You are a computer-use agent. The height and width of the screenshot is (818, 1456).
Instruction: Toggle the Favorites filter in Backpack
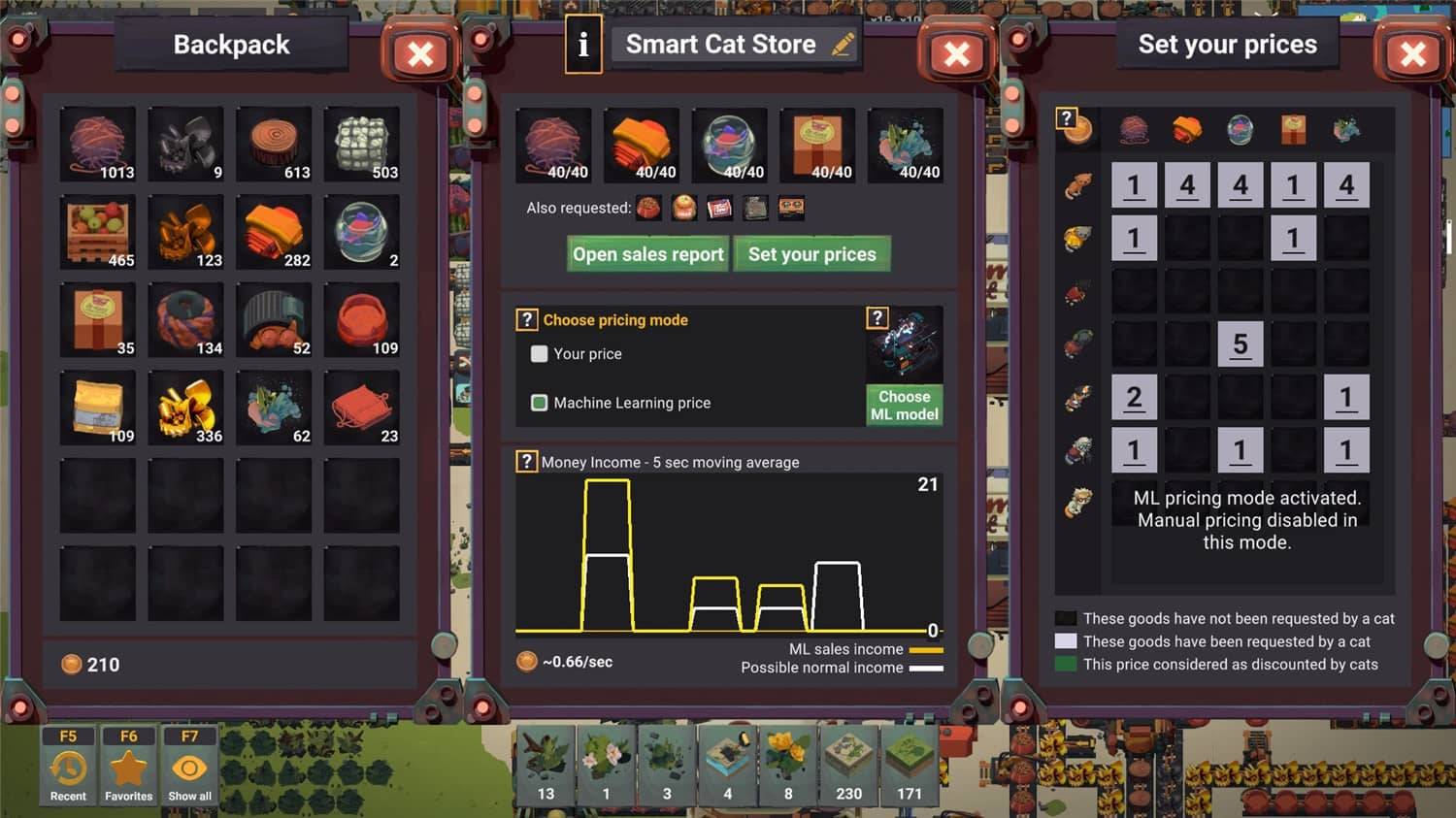(128, 767)
